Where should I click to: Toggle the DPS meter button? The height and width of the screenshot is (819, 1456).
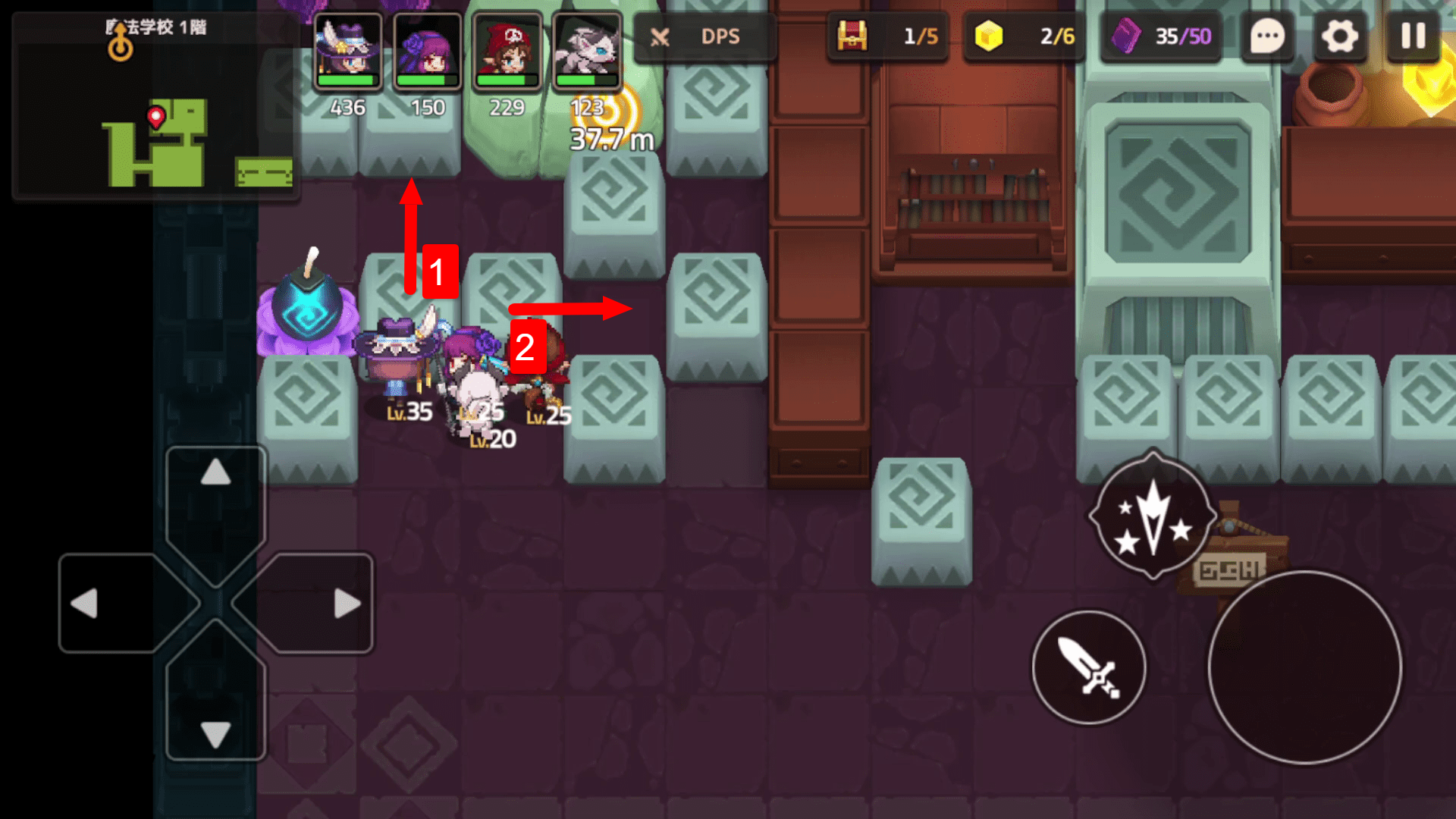702,36
